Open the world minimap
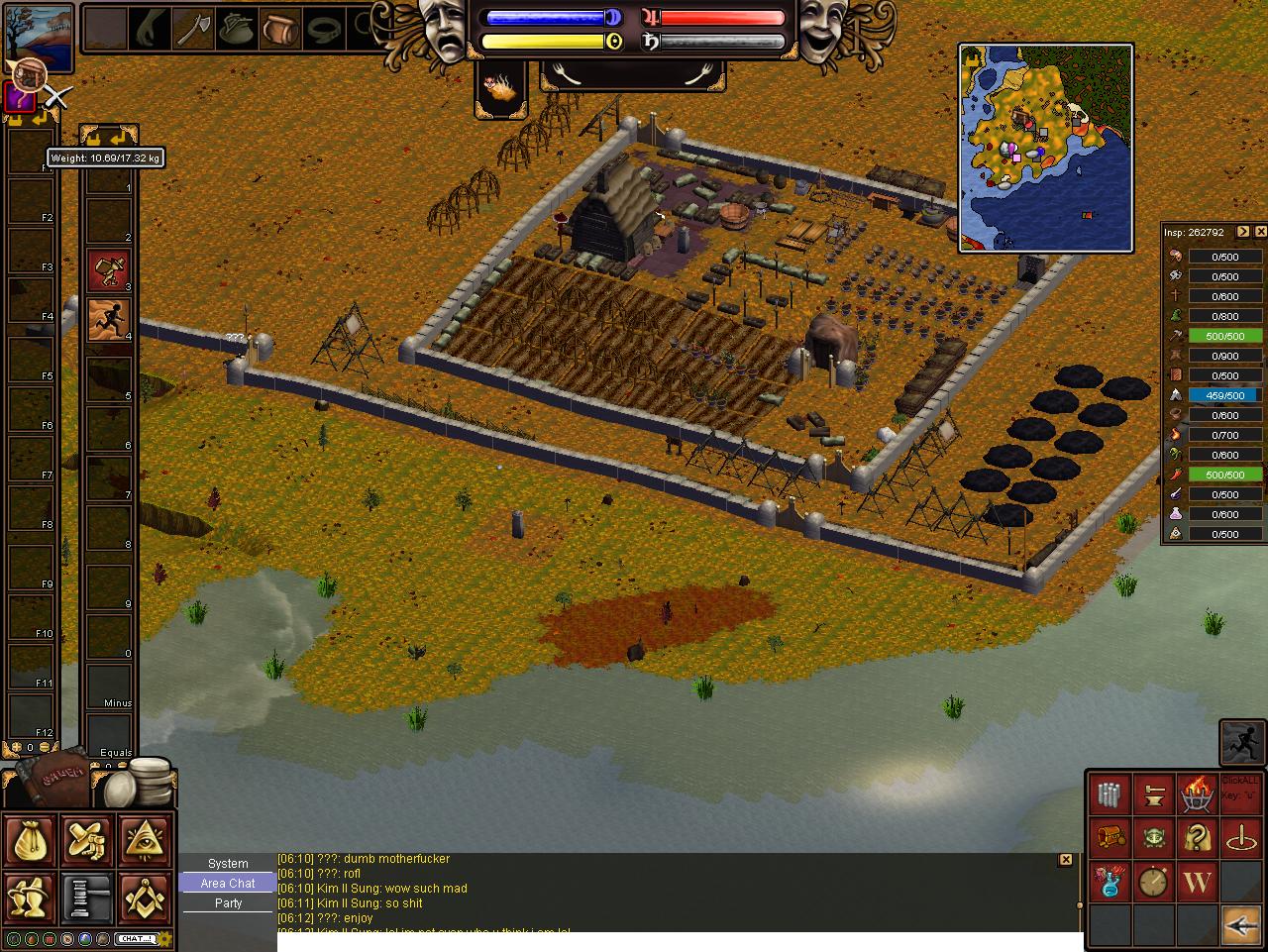This screenshot has height=952, width=1268. click(x=1046, y=149)
